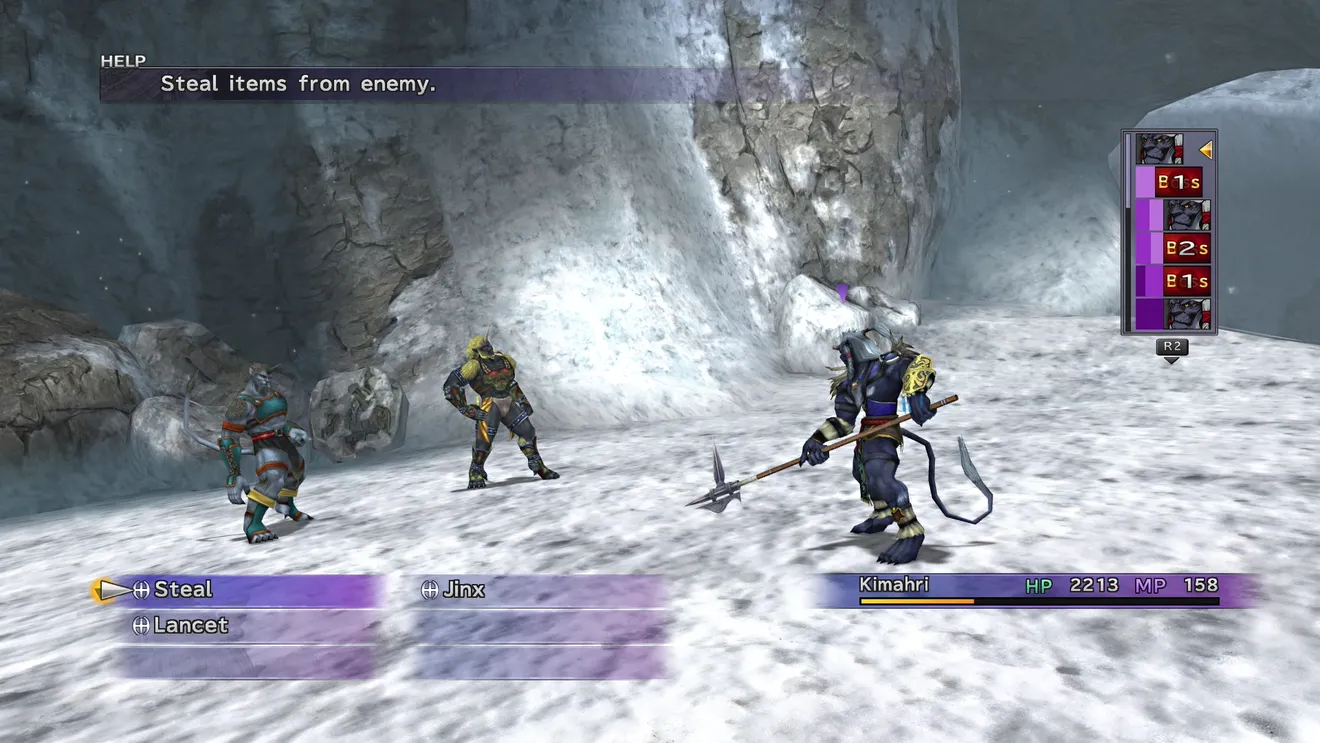1320x743 pixels.
Task: Select the B2s turn order entry
Action: 1186,247
